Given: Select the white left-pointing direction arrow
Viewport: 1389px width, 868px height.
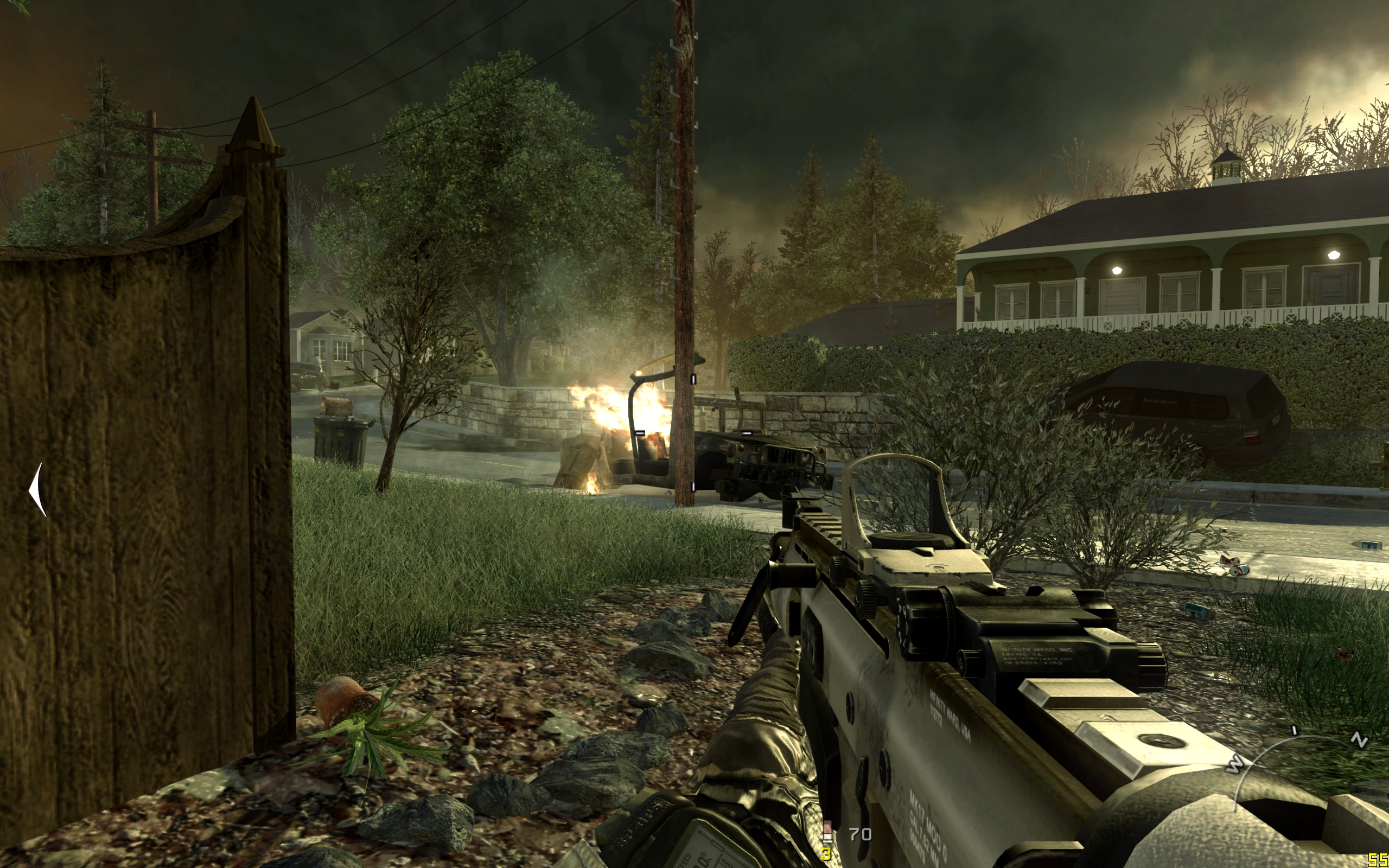Looking at the screenshot, I should [x=38, y=490].
